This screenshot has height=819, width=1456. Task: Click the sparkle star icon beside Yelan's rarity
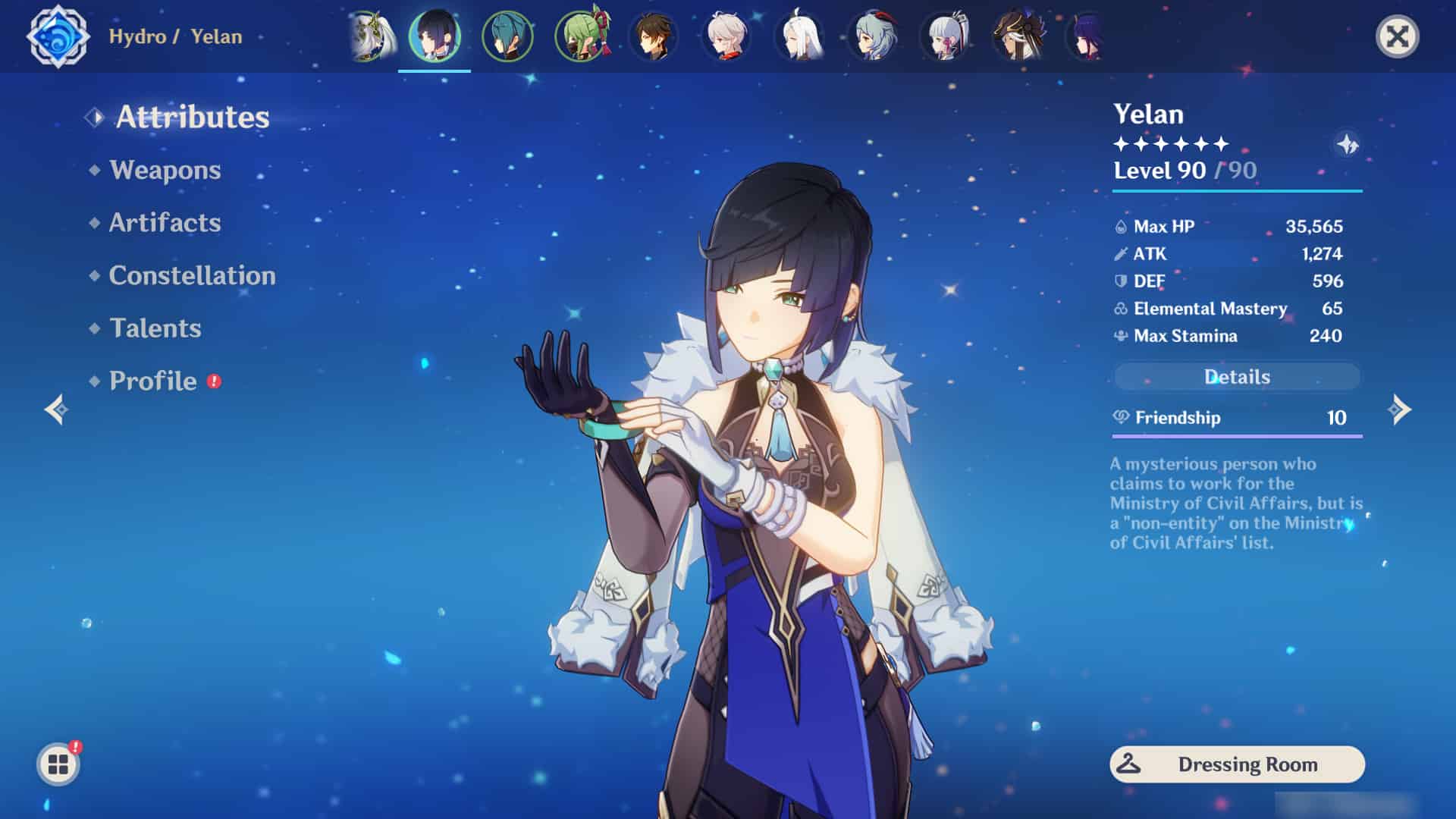click(x=1348, y=144)
